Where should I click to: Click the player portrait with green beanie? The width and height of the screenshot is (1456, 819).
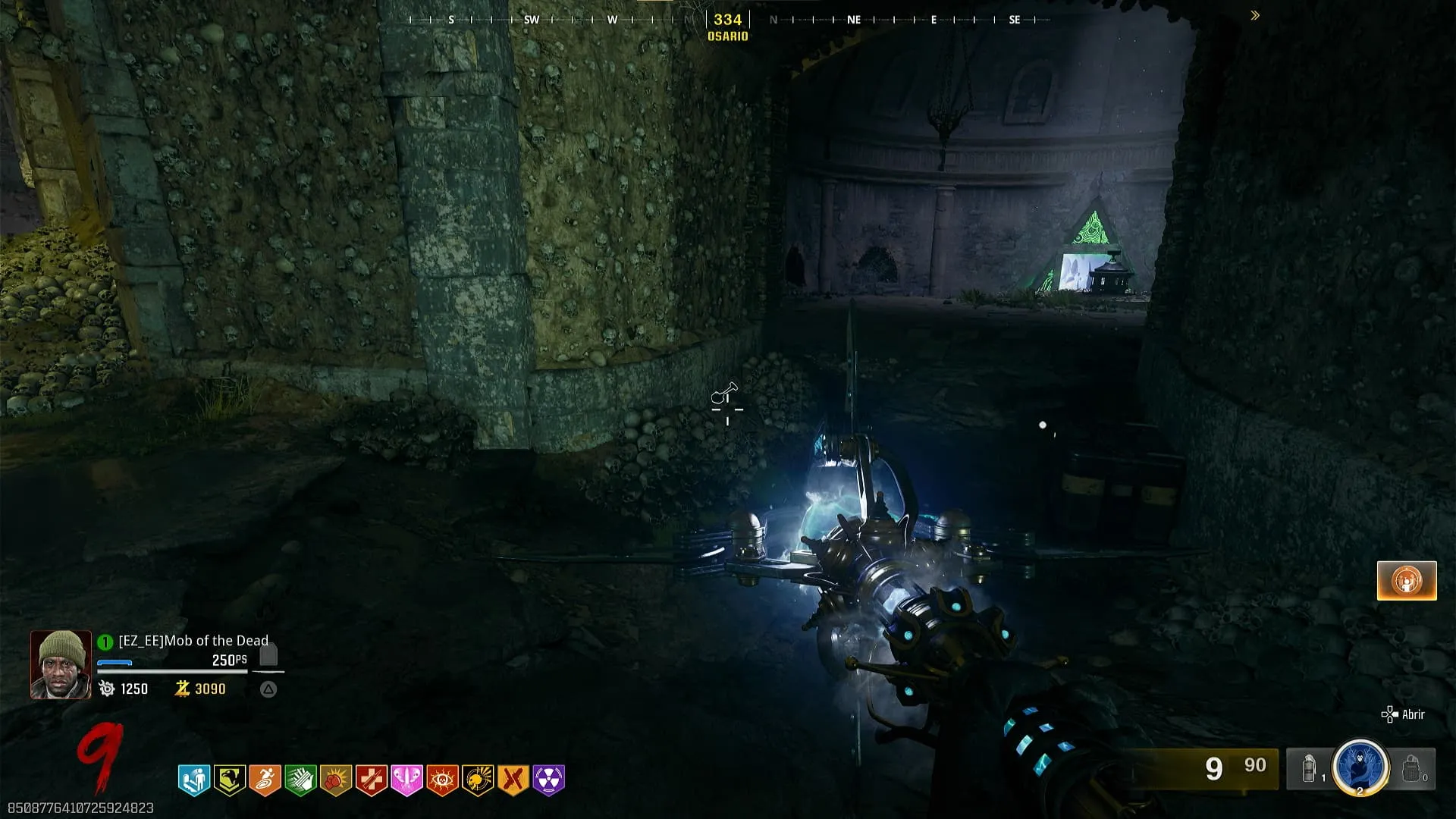pos(61,664)
